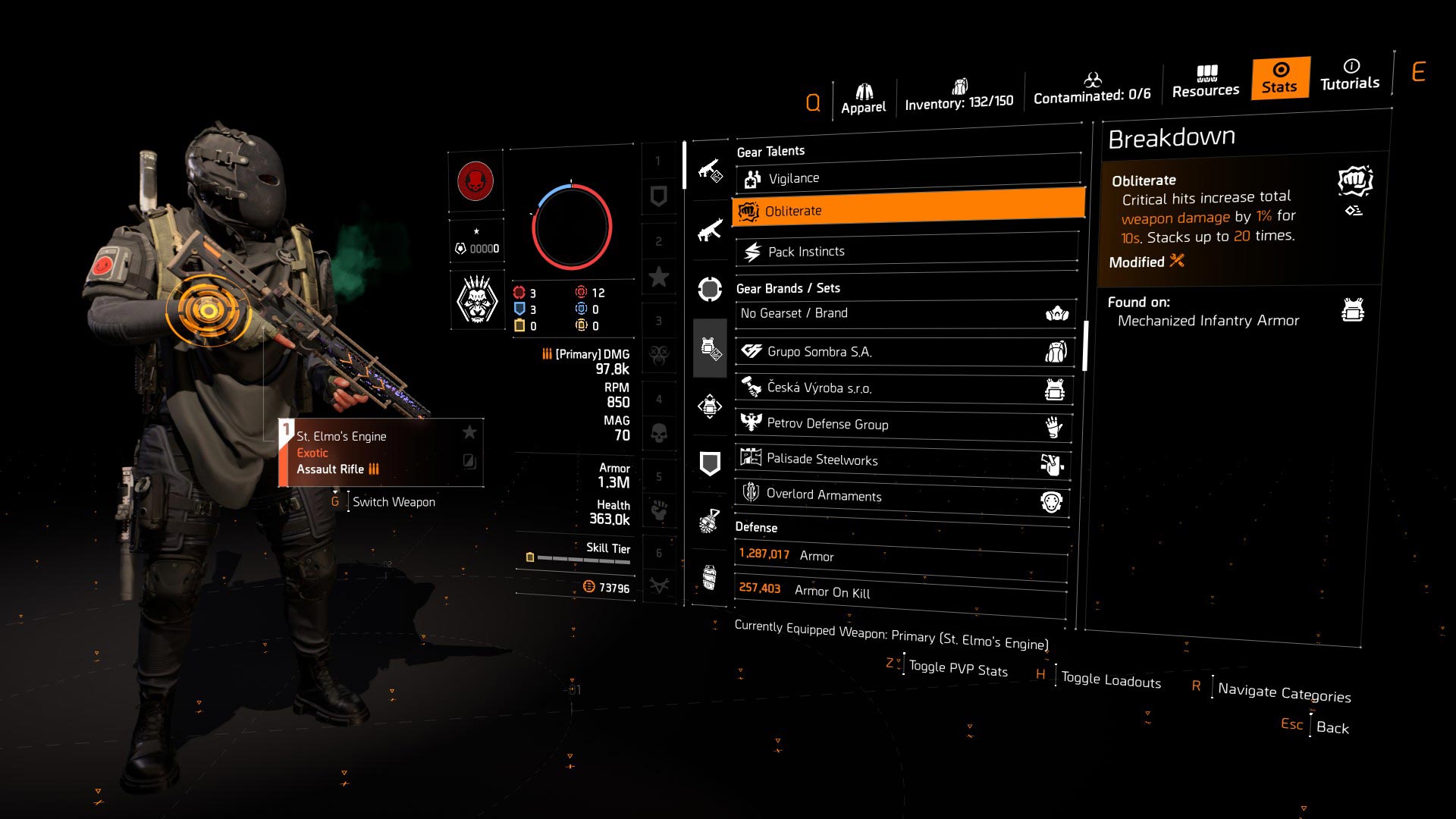Select the St. Elmo's Engine weapon card
This screenshot has width=1456, height=819.
(x=379, y=451)
